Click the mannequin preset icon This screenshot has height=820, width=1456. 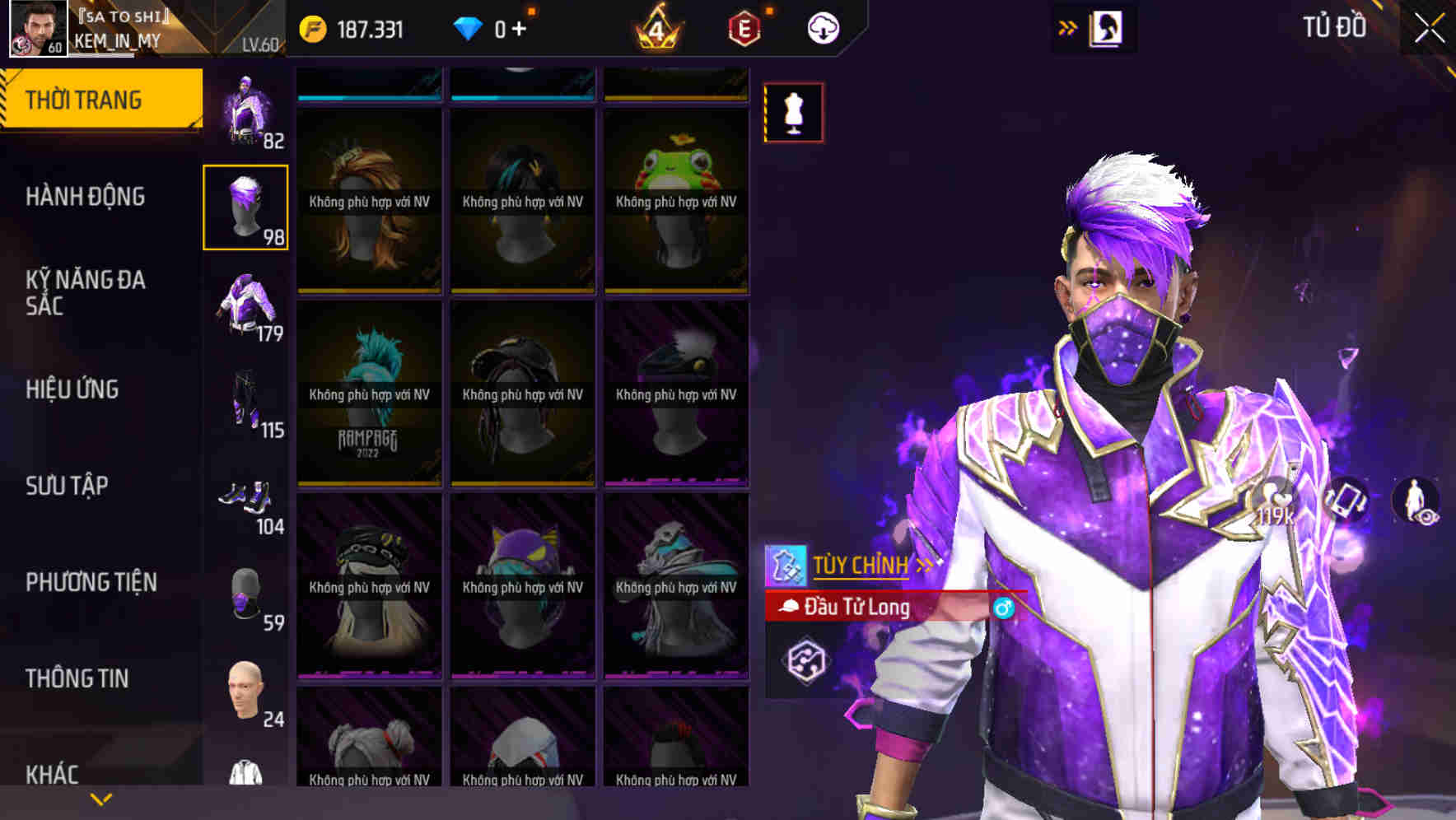(x=792, y=113)
